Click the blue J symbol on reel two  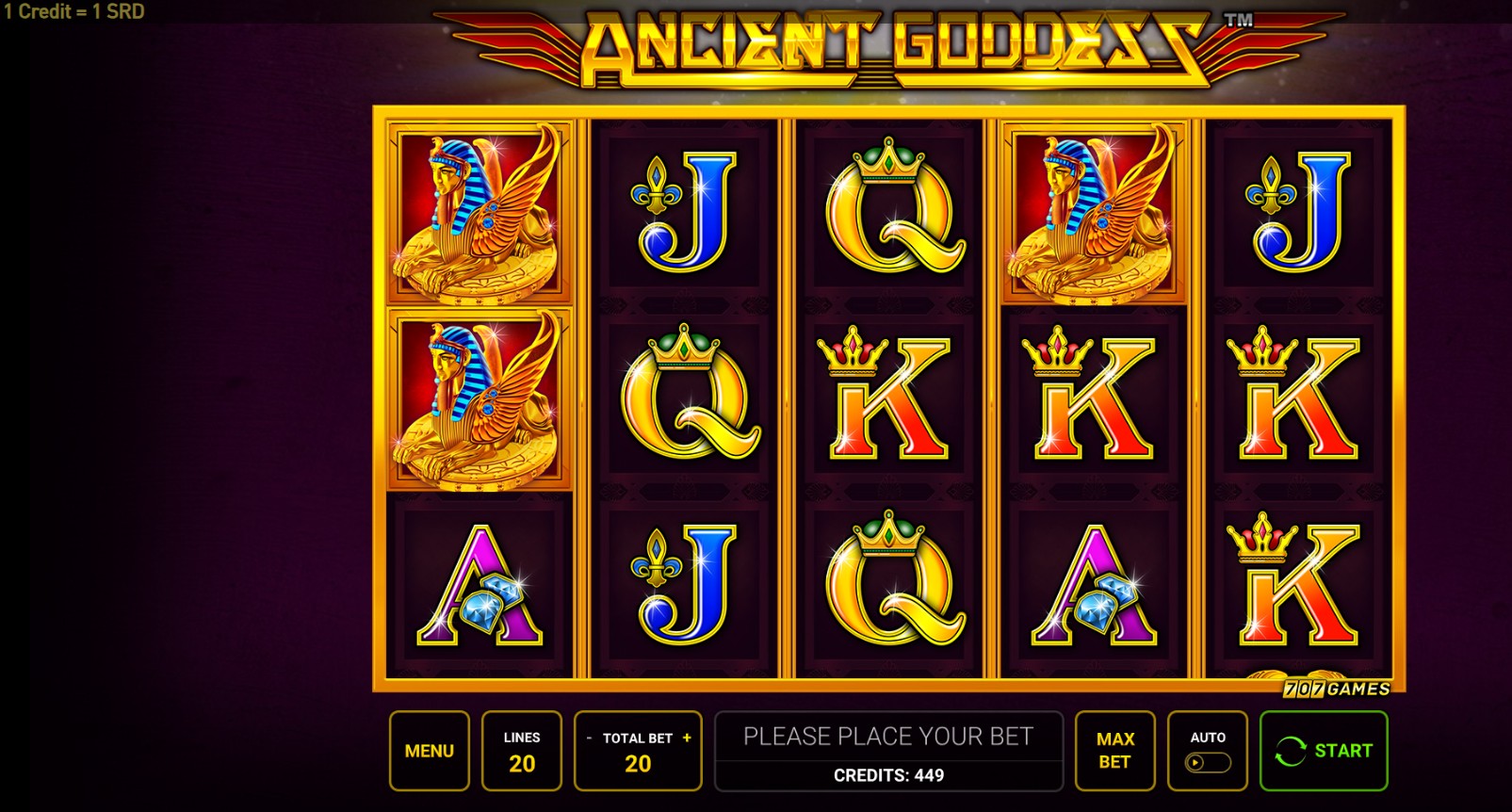(x=683, y=212)
